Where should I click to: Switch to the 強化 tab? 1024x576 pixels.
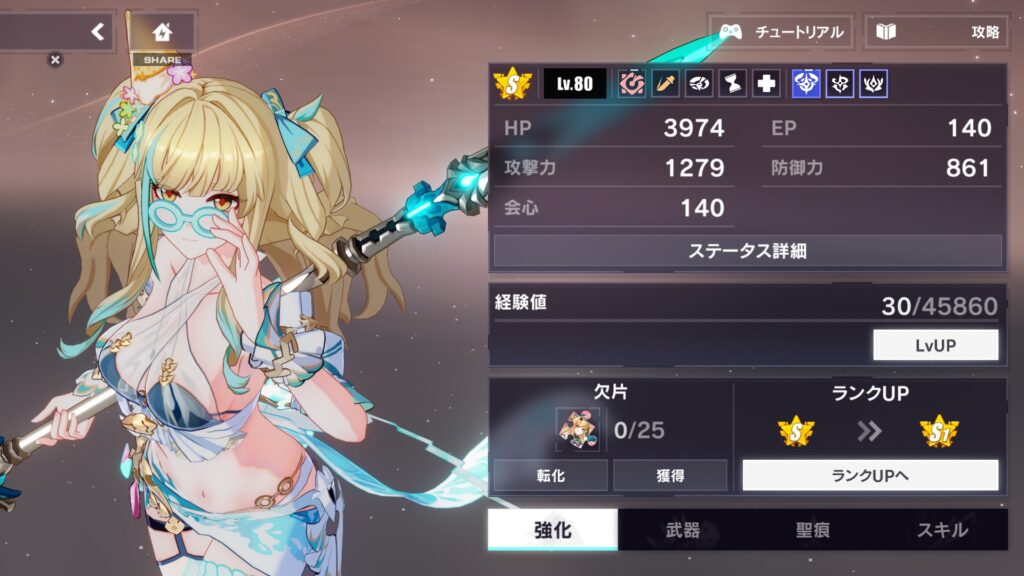(552, 530)
